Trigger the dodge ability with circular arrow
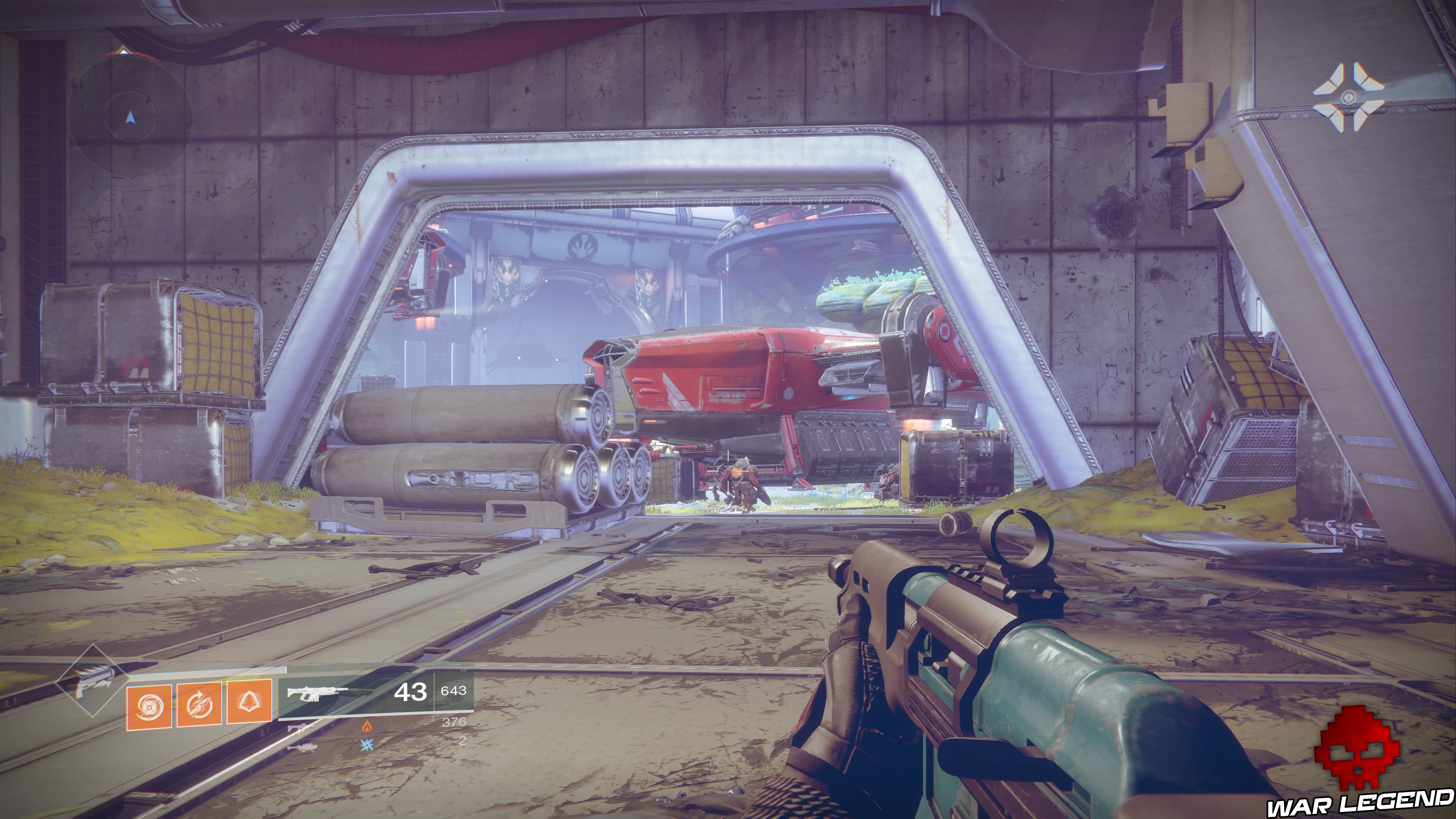Screen dimensions: 1456x819 point(199,705)
